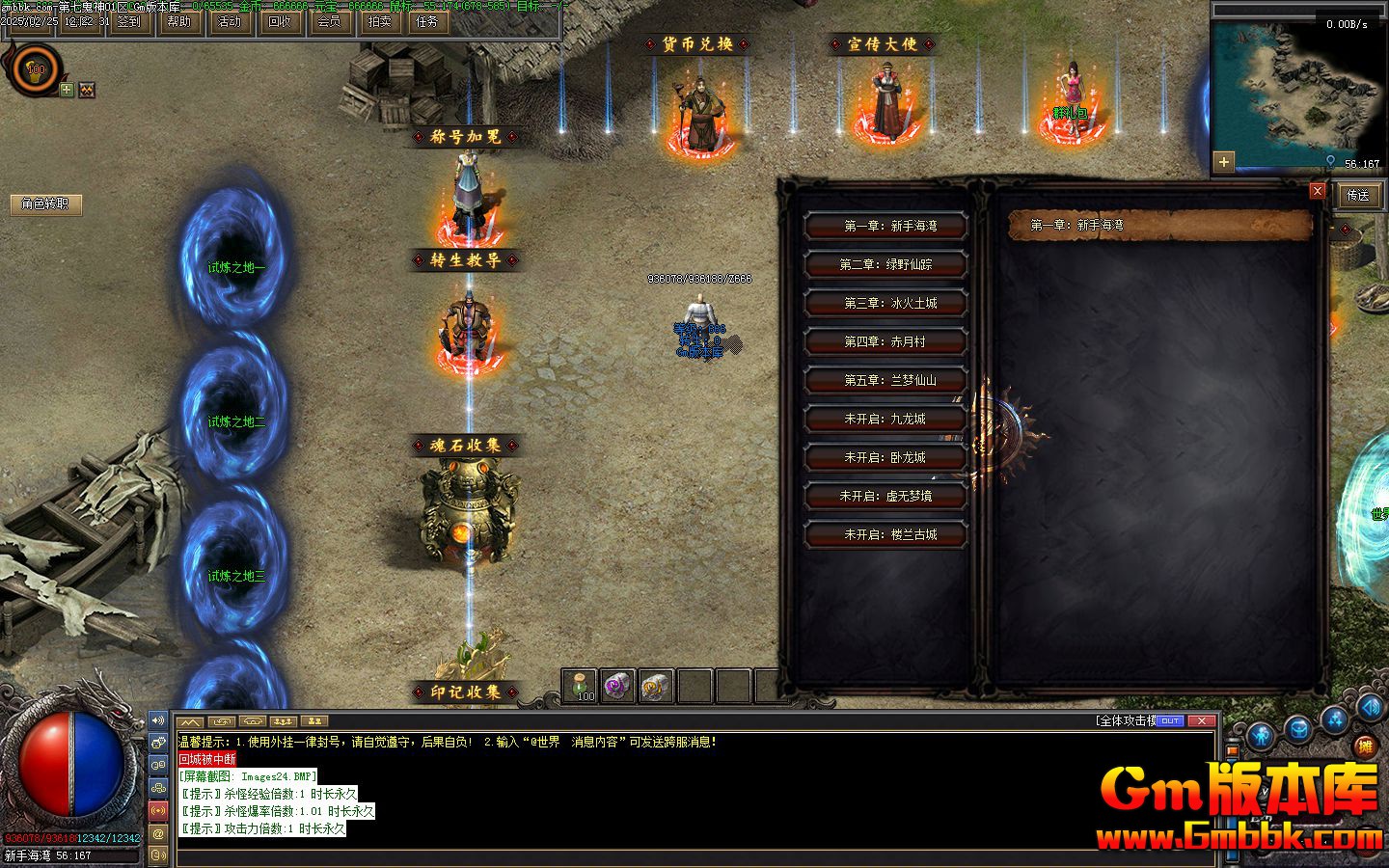Open the 签到 sign-in menu

[x=128, y=22]
